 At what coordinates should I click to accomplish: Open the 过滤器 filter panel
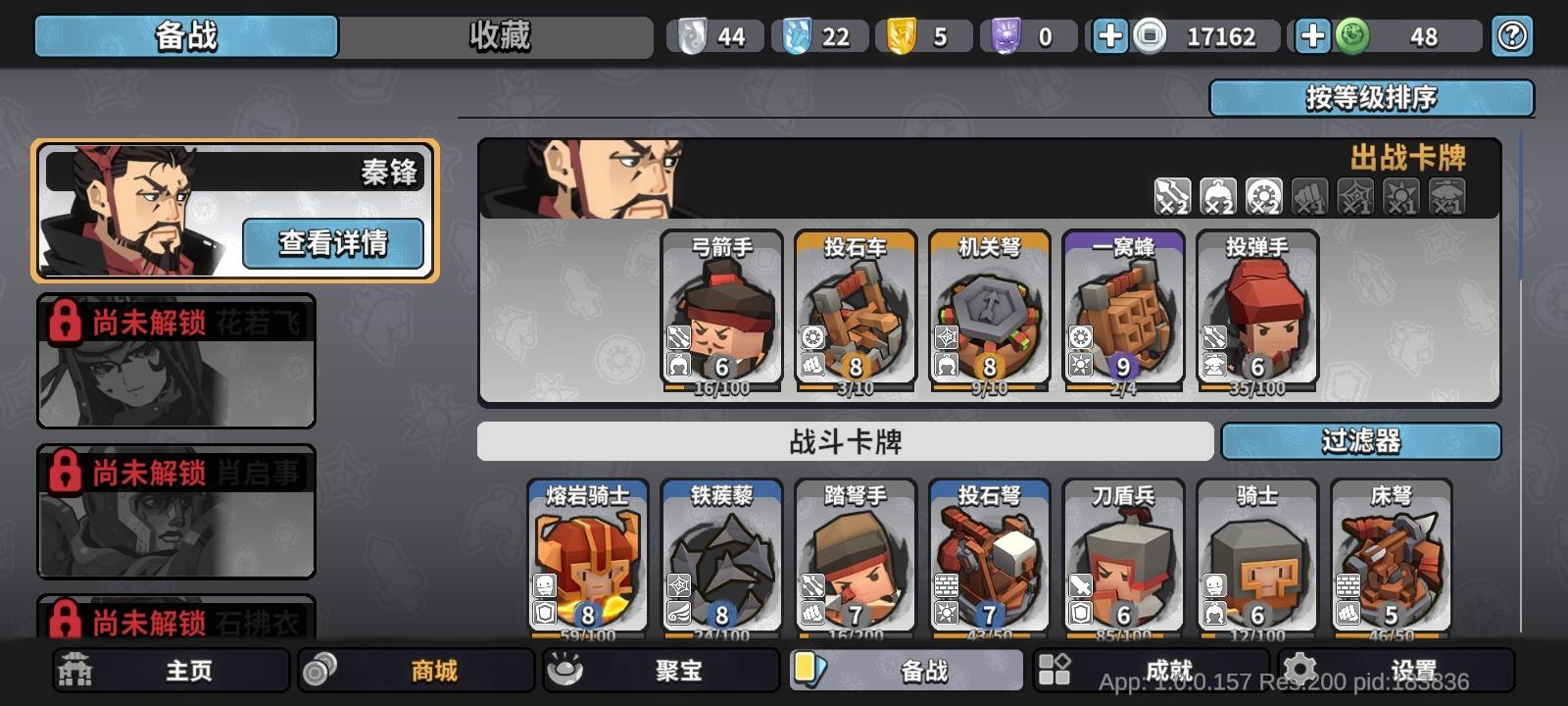[x=1362, y=442]
